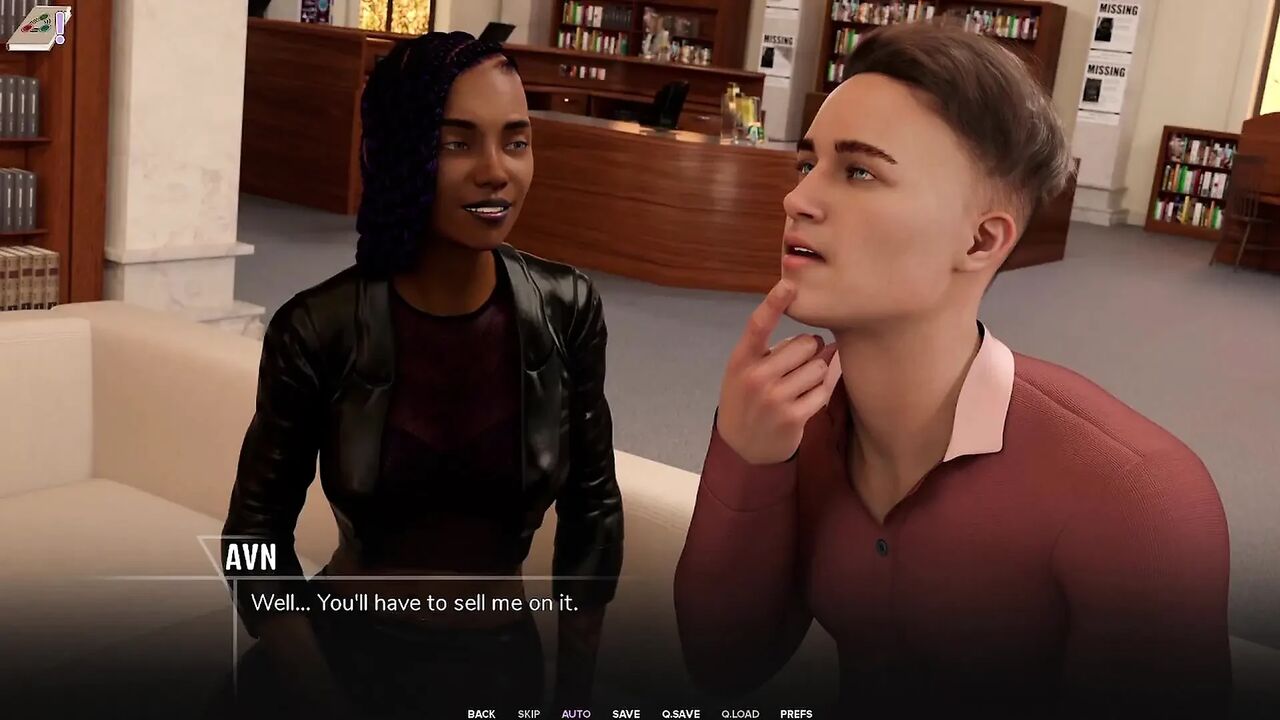Go back with the BACK button
1280x720 pixels.
(481, 714)
